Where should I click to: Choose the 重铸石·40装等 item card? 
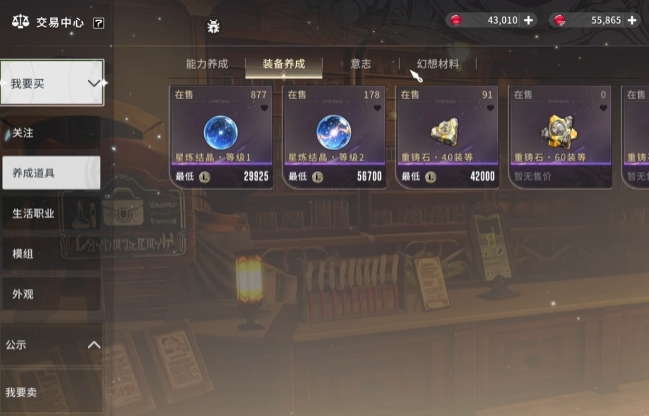(446, 137)
